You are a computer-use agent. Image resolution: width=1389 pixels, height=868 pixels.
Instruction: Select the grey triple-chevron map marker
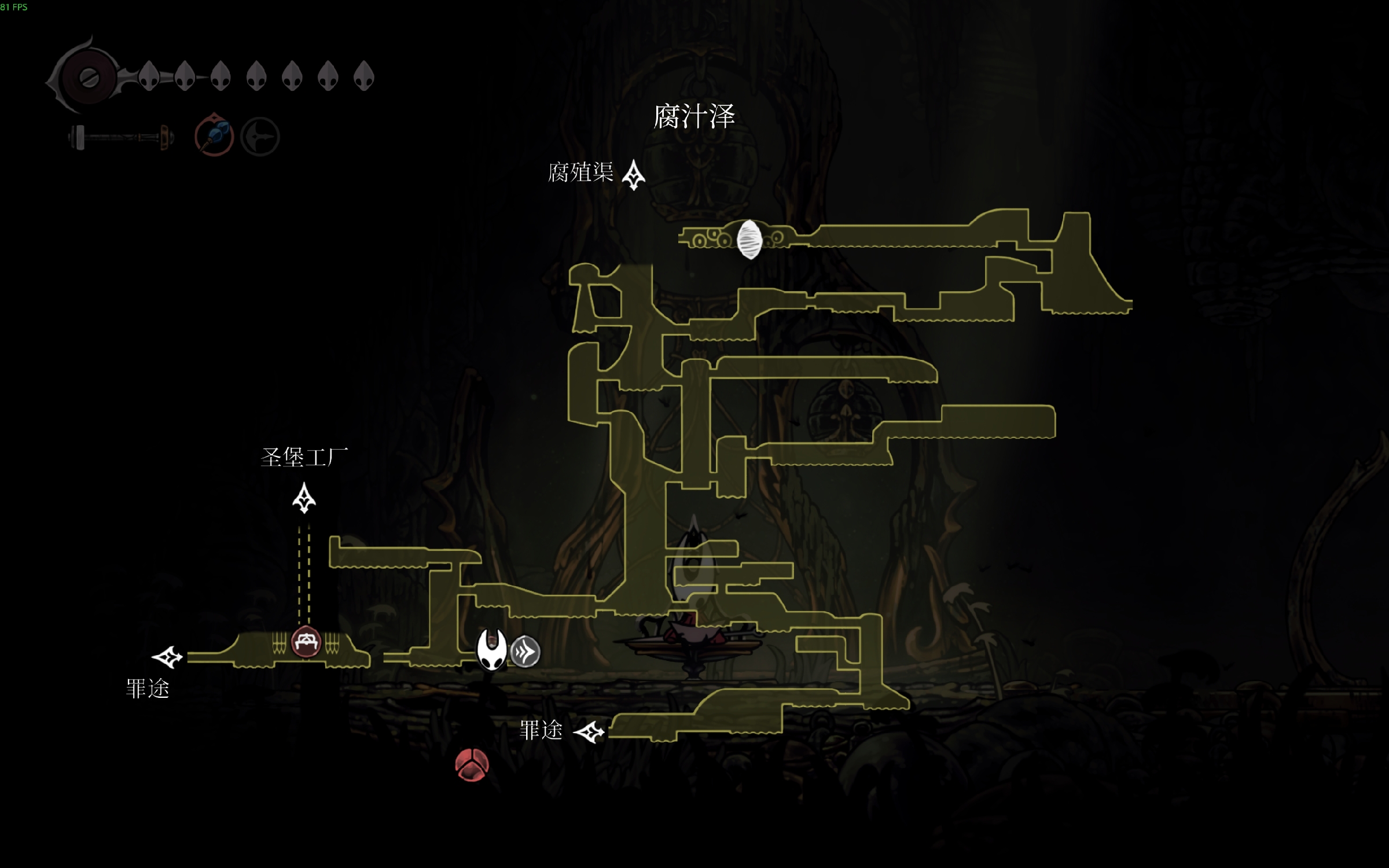click(x=526, y=652)
